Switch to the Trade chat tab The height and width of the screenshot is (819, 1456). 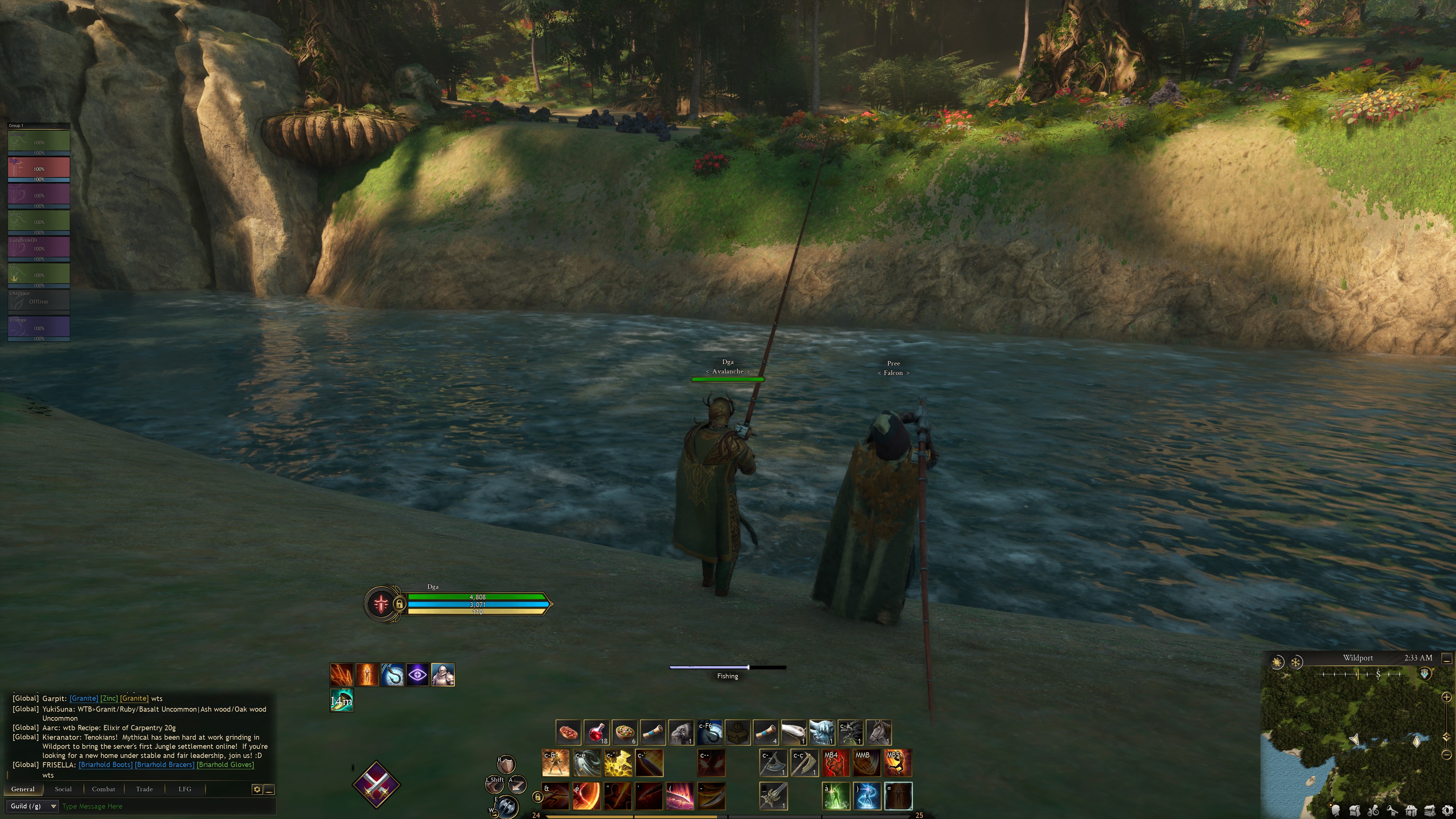click(x=144, y=789)
